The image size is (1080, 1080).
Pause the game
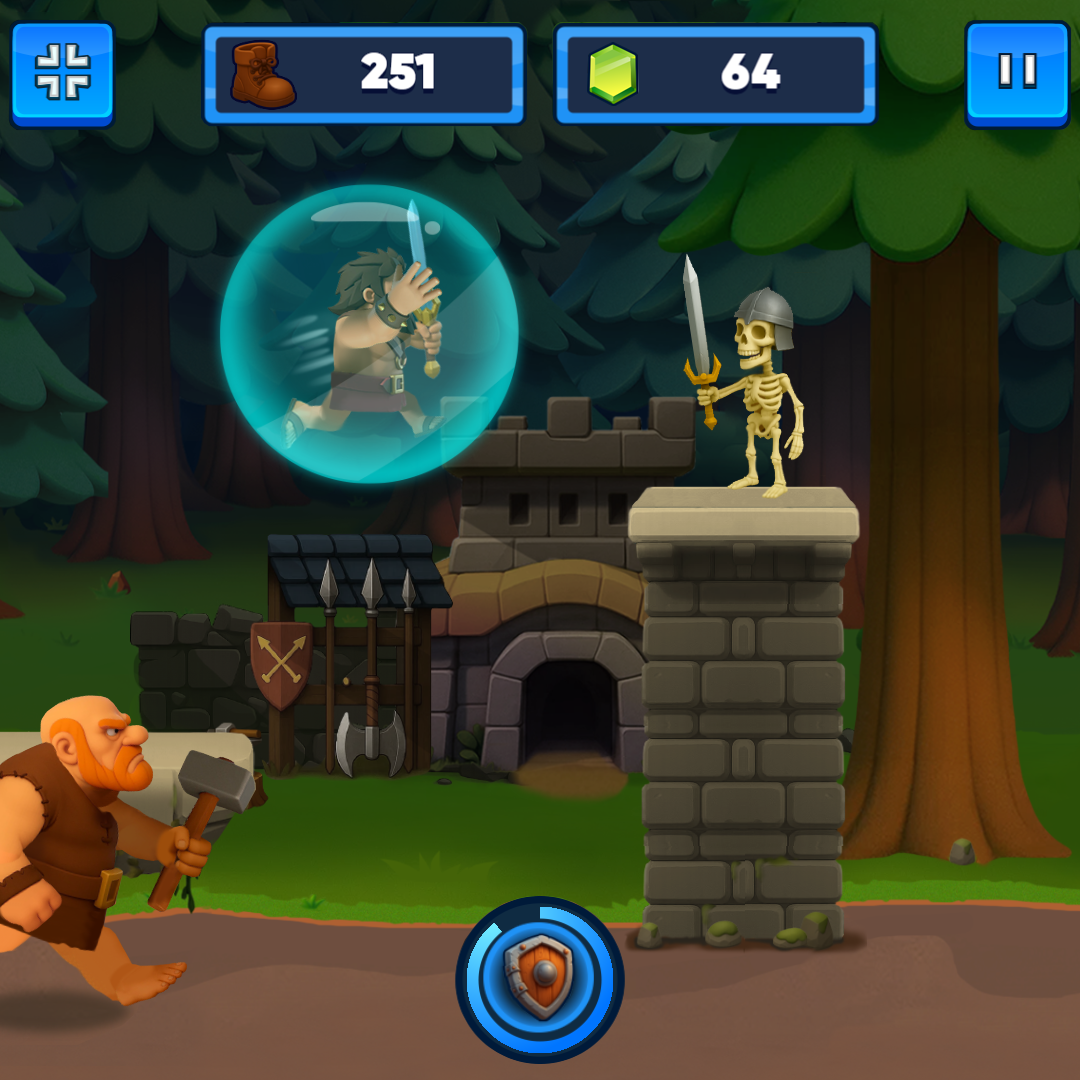point(1016,74)
